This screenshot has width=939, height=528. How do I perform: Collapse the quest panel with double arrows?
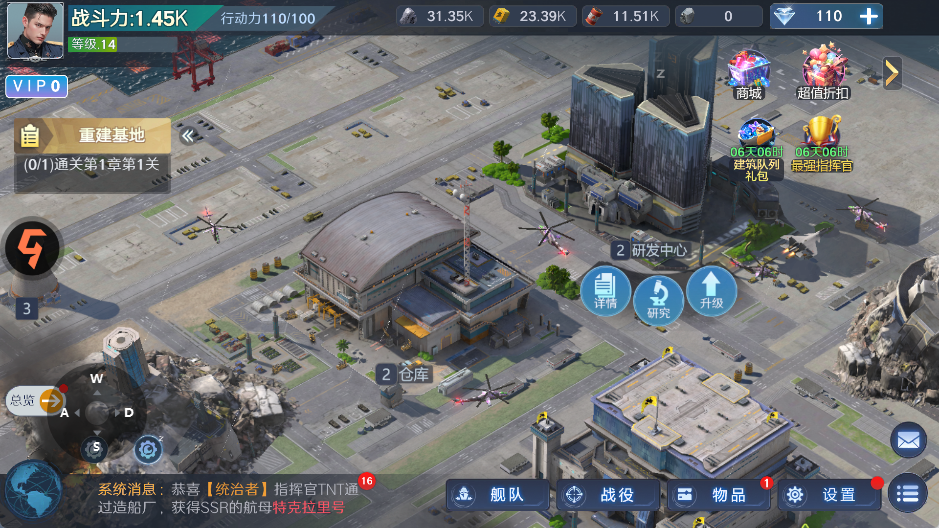click(187, 136)
